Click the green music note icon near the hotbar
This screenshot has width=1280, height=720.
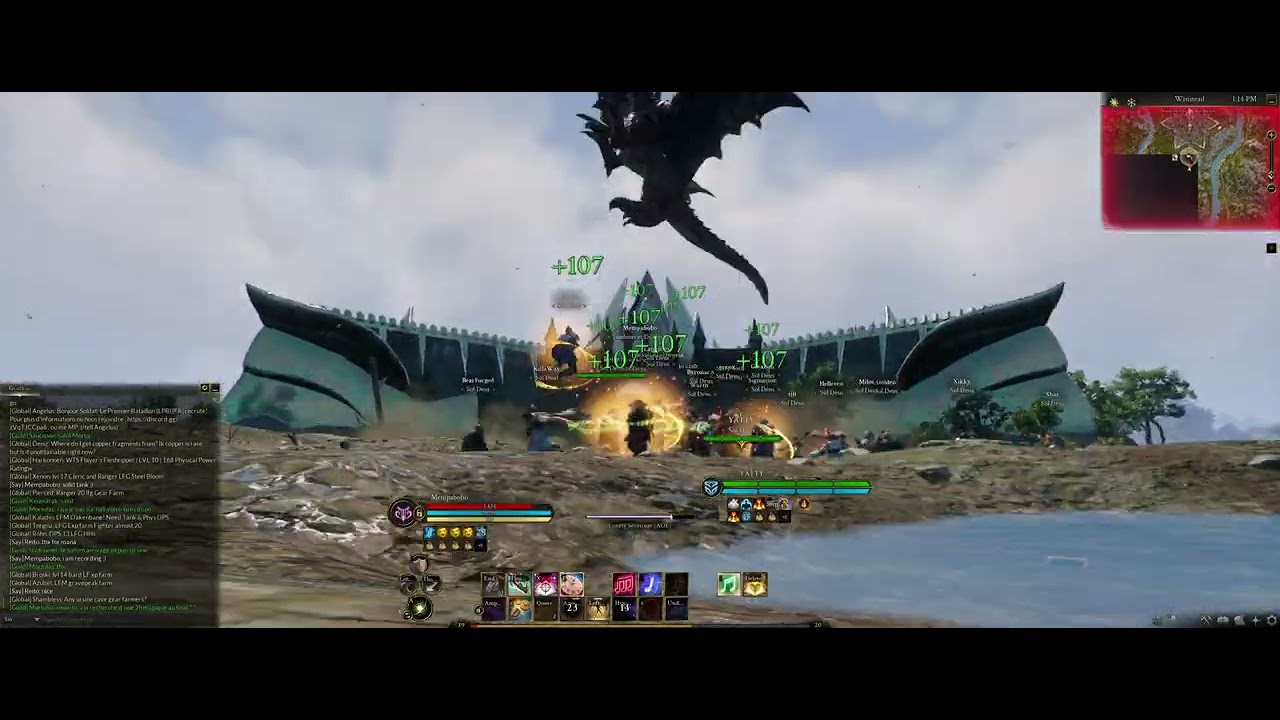coord(729,583)
